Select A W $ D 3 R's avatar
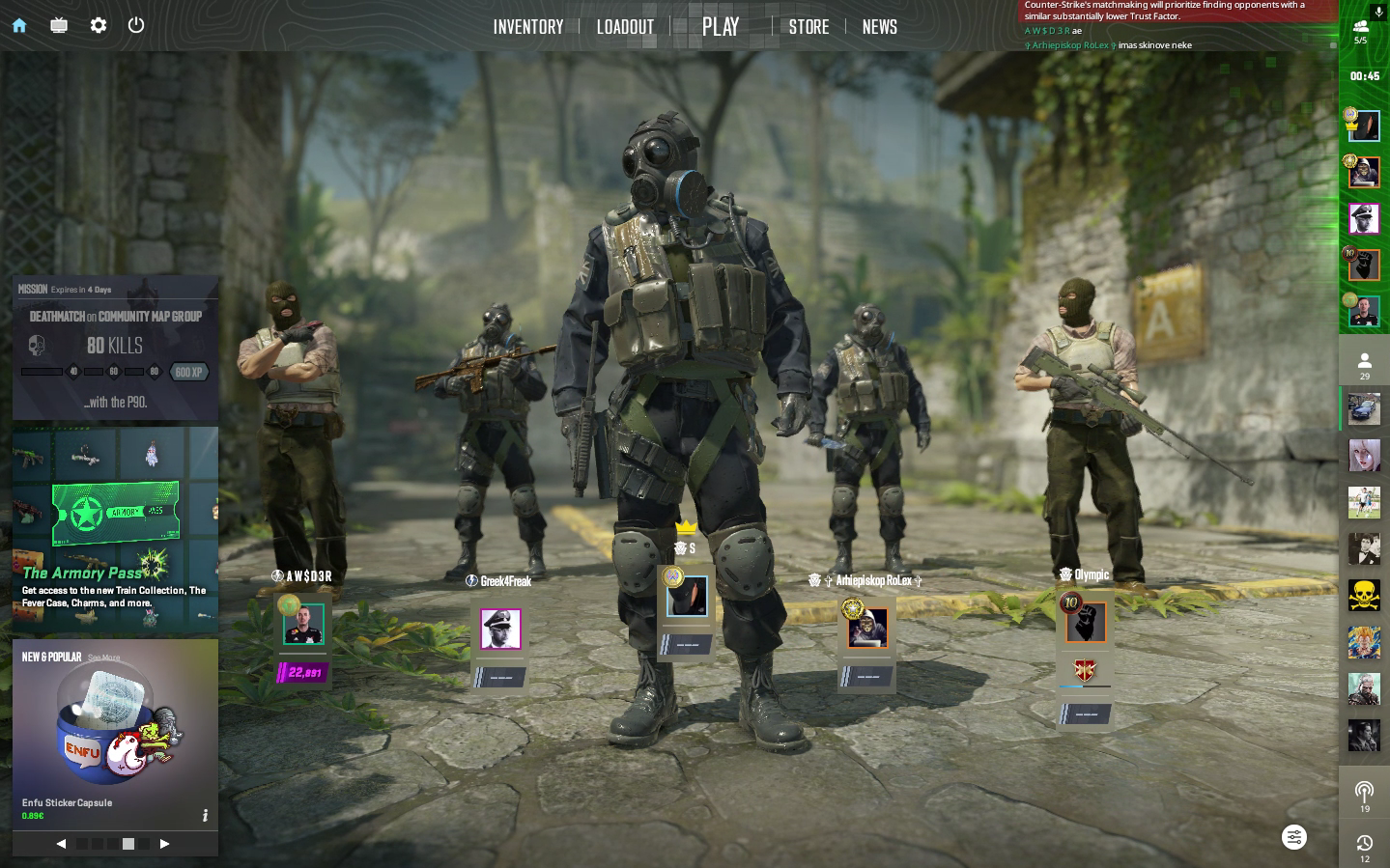The height and width of the screenshot is (868, 1390). (303, 625)
